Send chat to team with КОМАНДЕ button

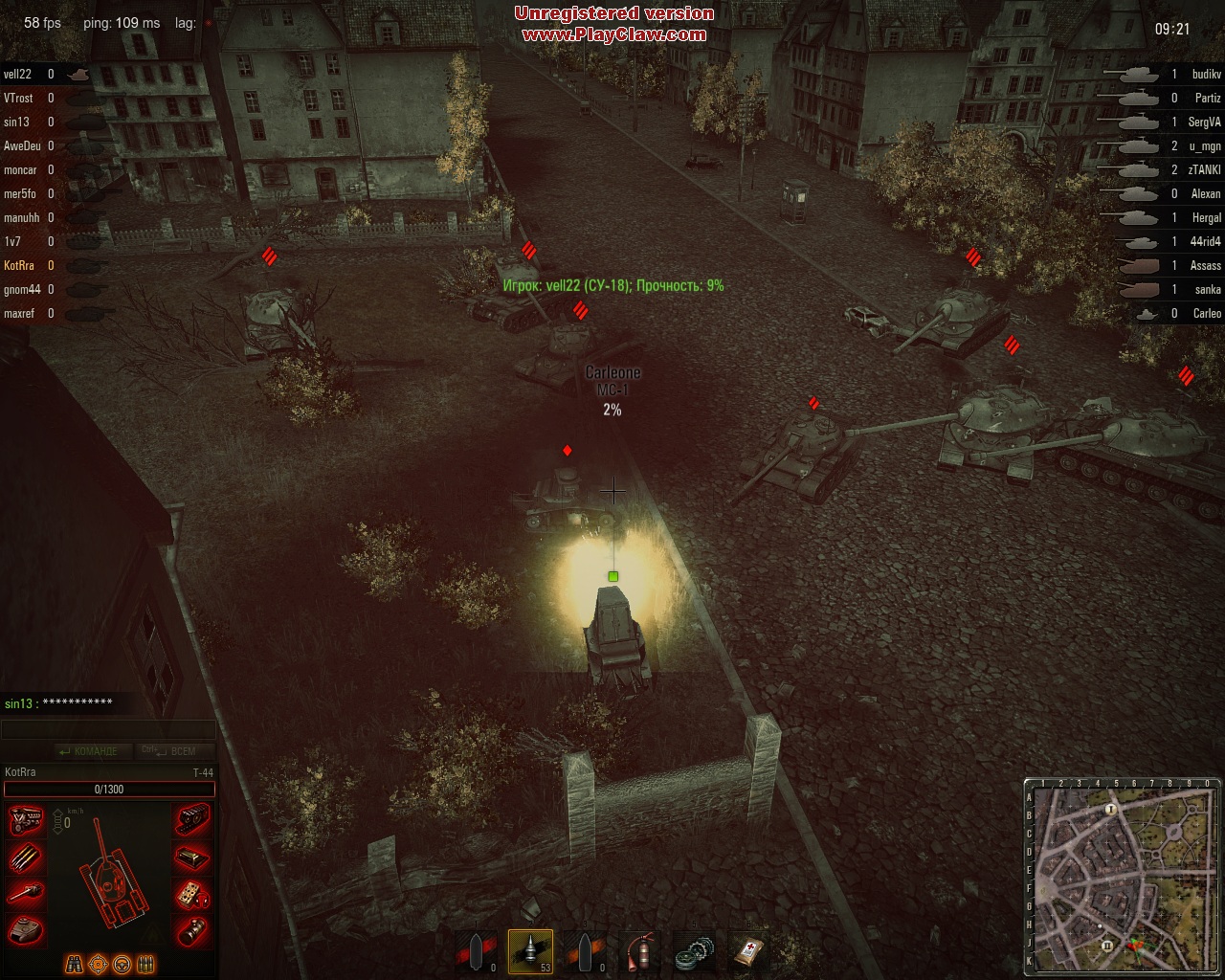pyautogui.click(x=87, y=751)
